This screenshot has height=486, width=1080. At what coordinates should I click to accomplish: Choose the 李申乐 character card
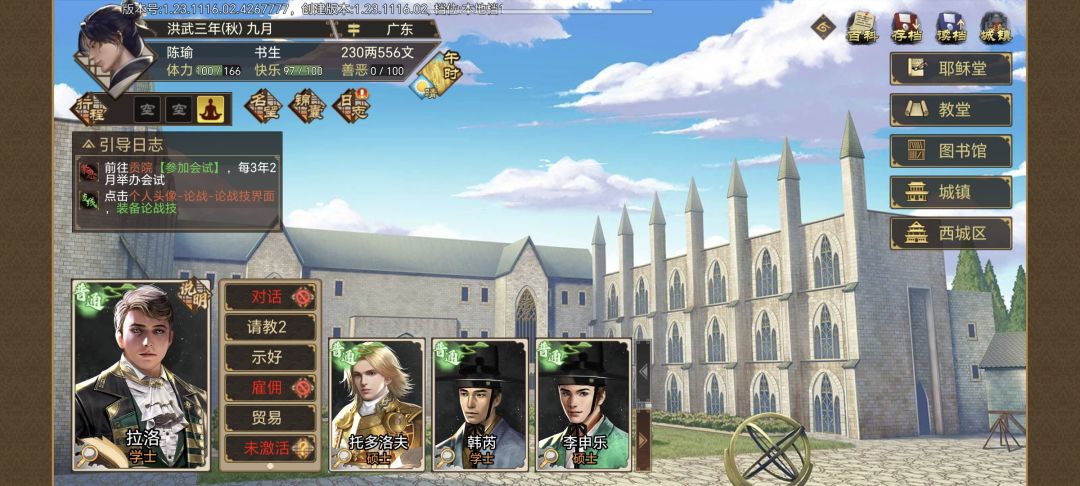(585, 404)
